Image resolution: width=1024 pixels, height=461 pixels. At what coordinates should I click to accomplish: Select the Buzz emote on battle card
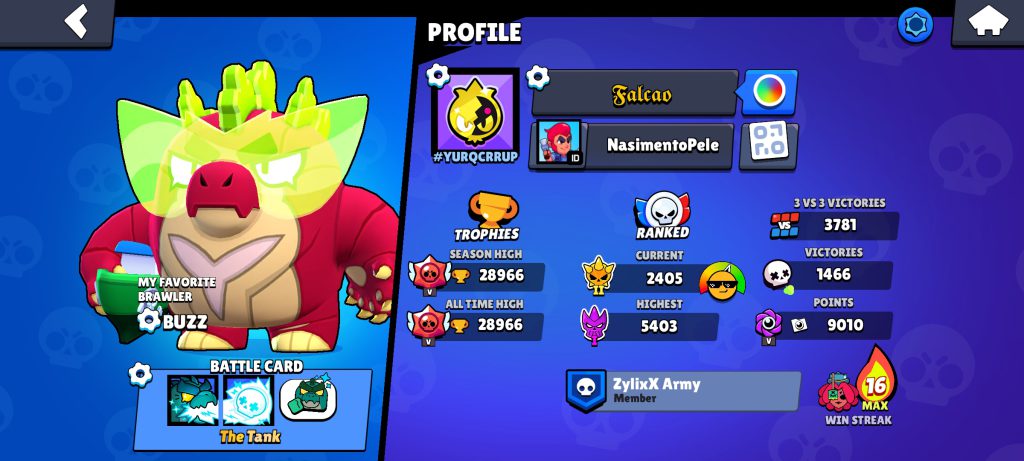click(308, 399)
